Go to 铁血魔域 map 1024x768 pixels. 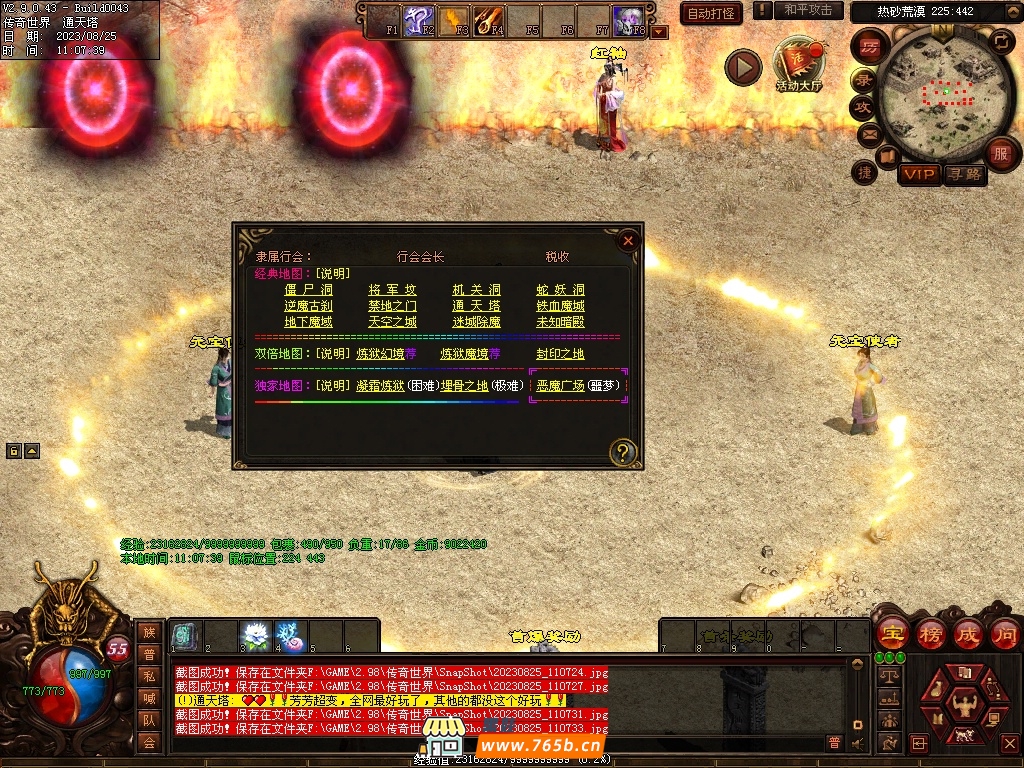point(560,306)
